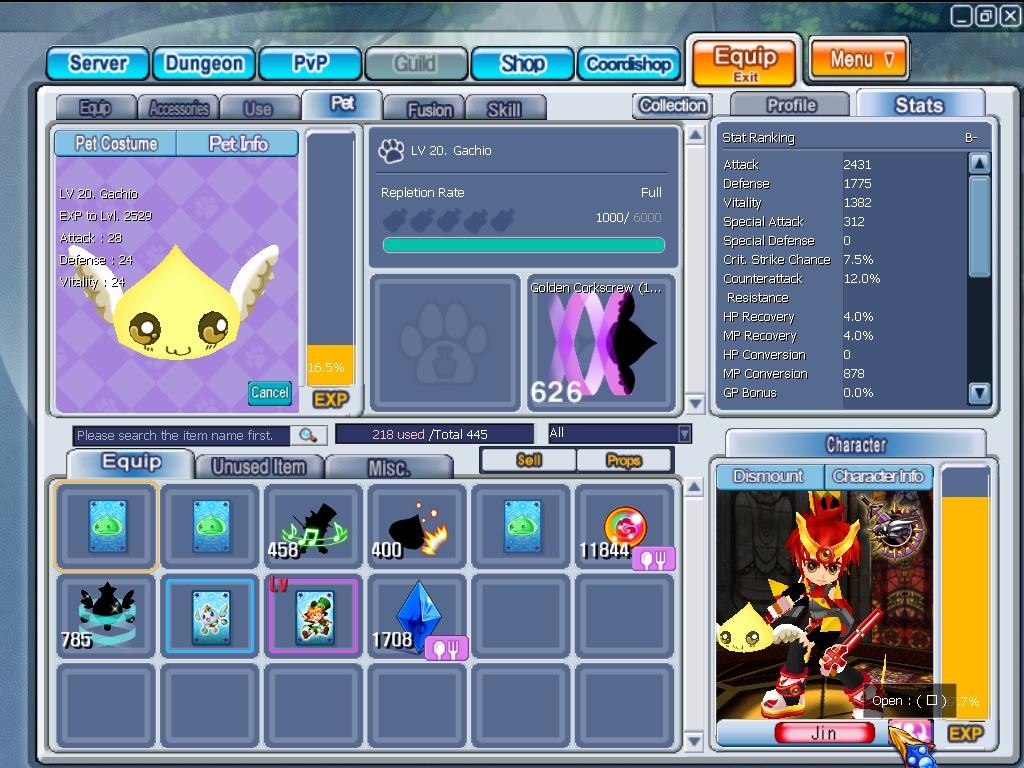1024x768 pixels.
Task: Go to the Dungeon menu
Action: (204, 64)
